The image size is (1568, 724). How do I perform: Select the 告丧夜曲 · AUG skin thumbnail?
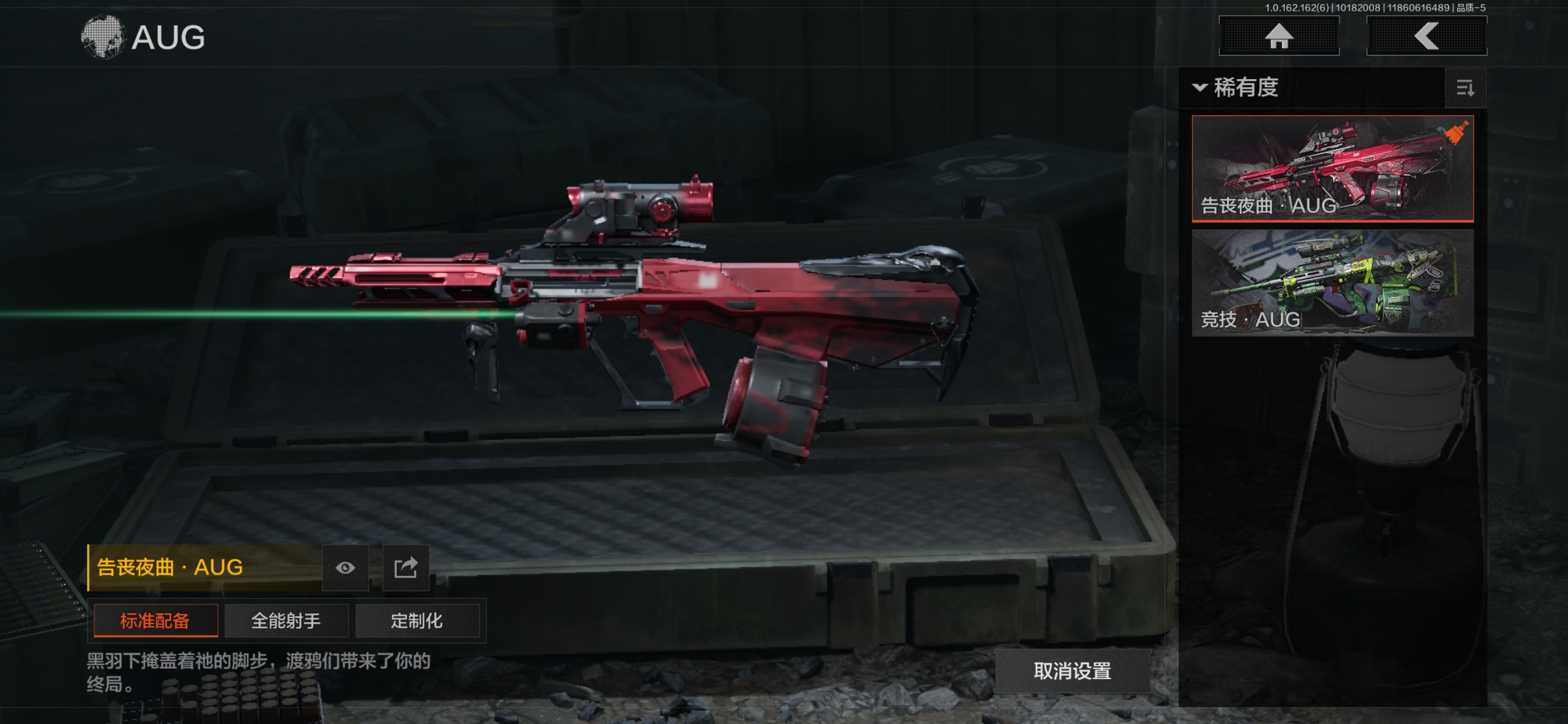point(1332,168)
